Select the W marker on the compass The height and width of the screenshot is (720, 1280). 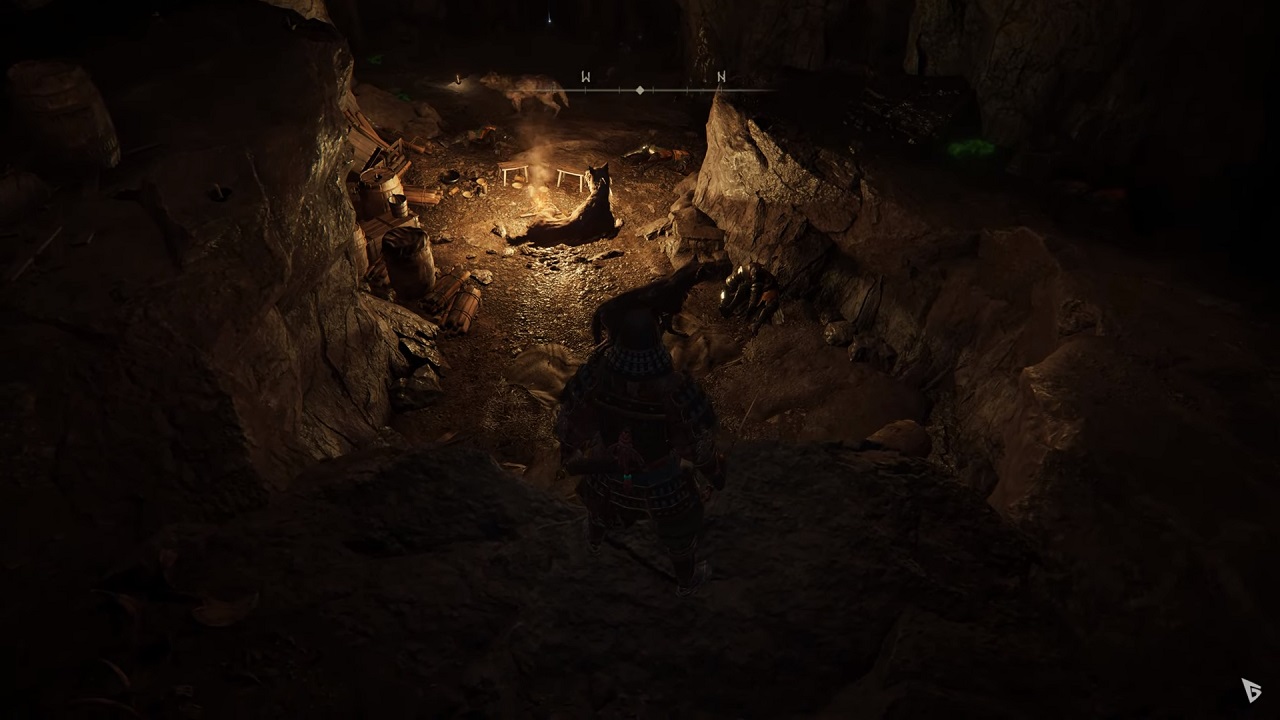tap(586, 77)
